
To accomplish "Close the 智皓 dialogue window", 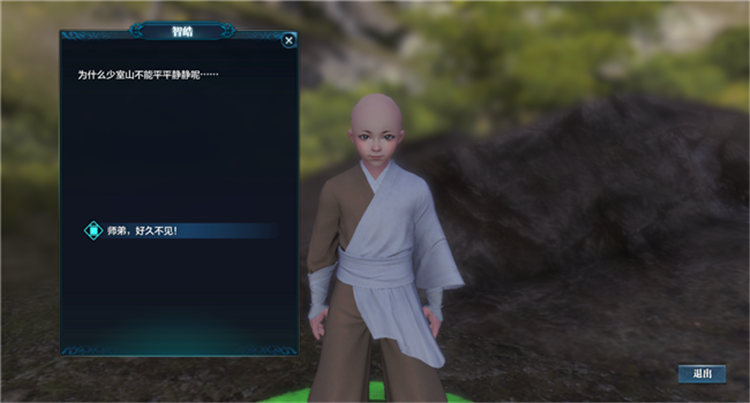I will (289, 41).
